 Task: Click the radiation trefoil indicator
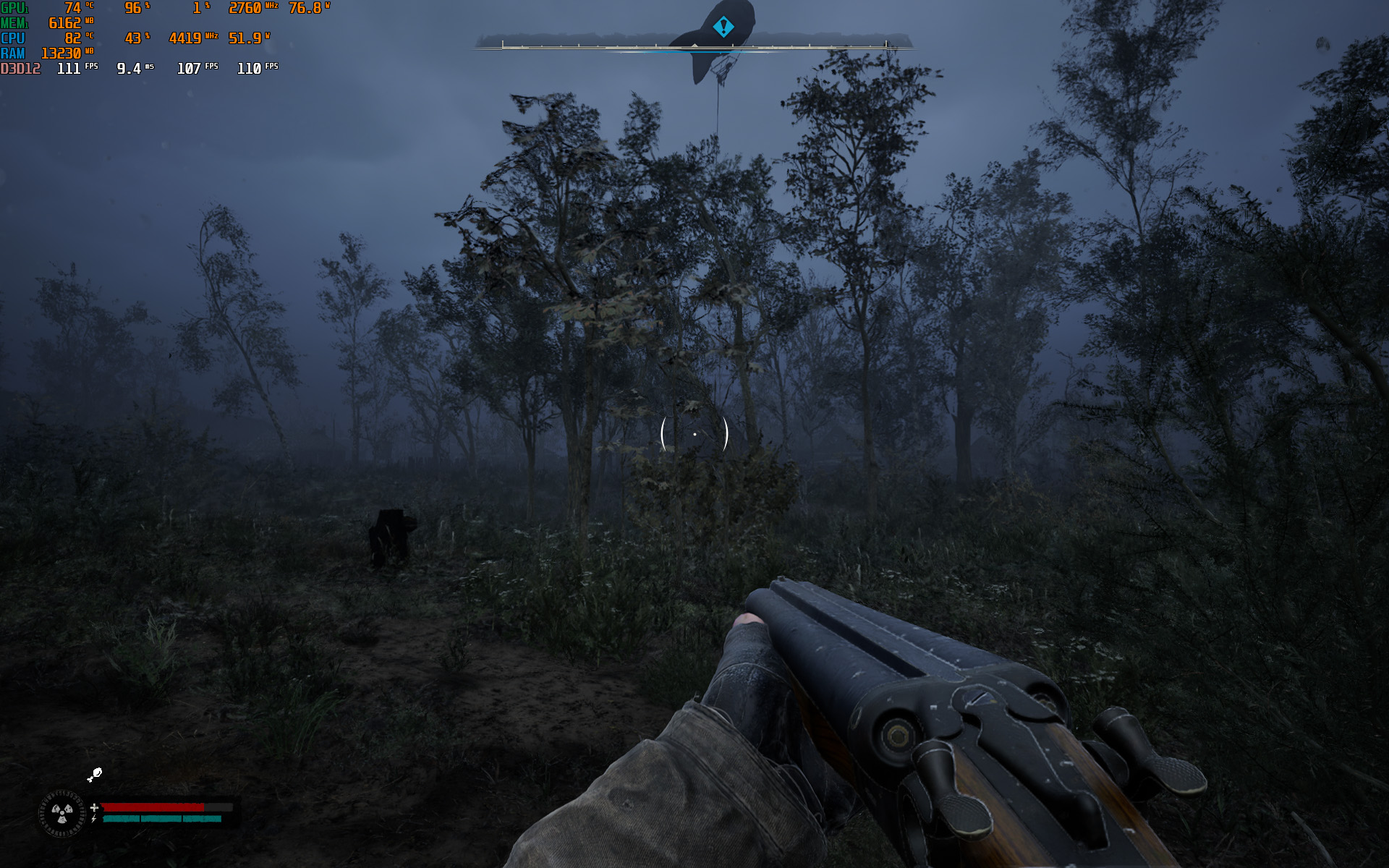click(x=62, y=814)
